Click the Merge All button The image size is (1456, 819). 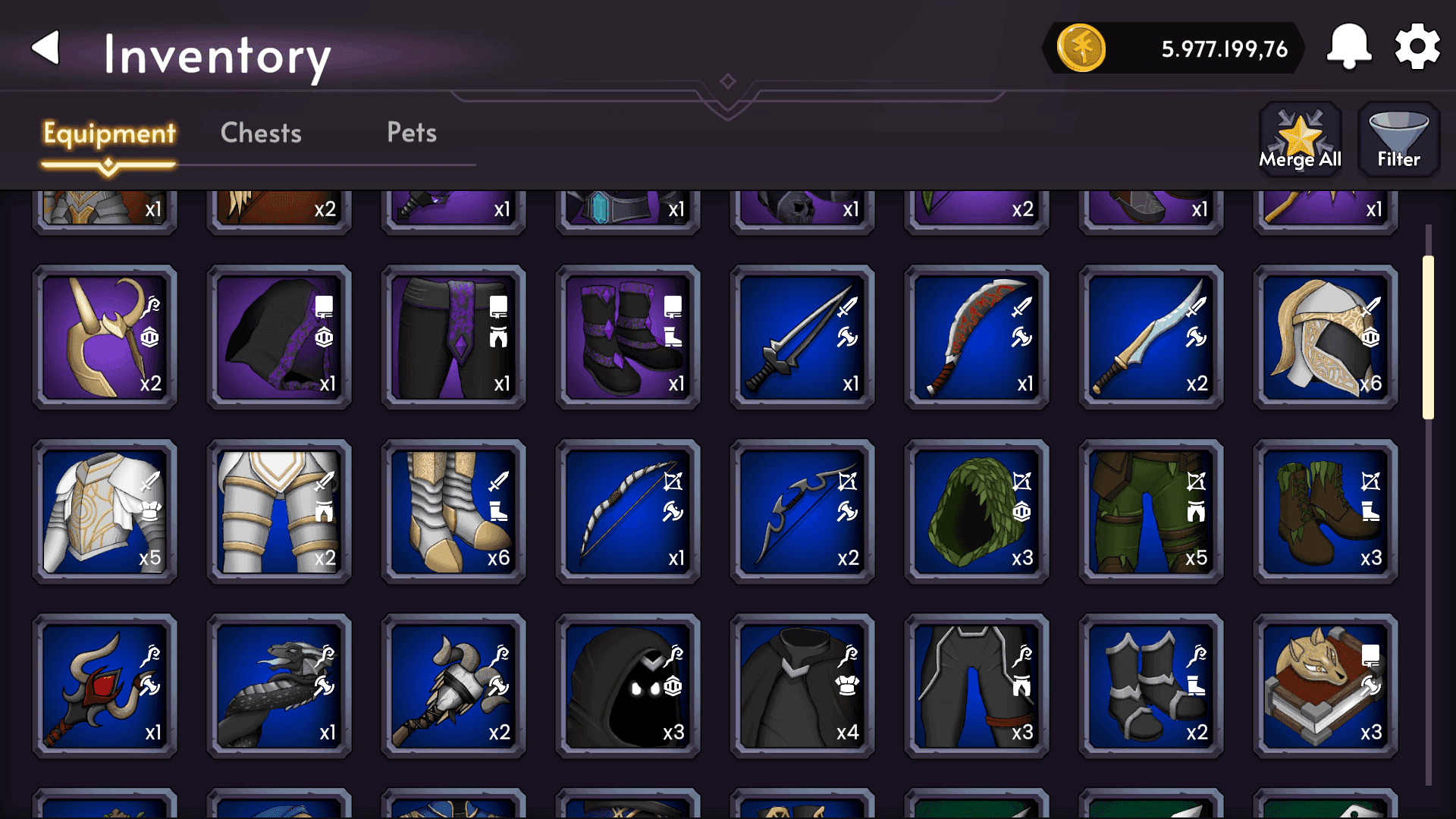tap(1299, 140)
